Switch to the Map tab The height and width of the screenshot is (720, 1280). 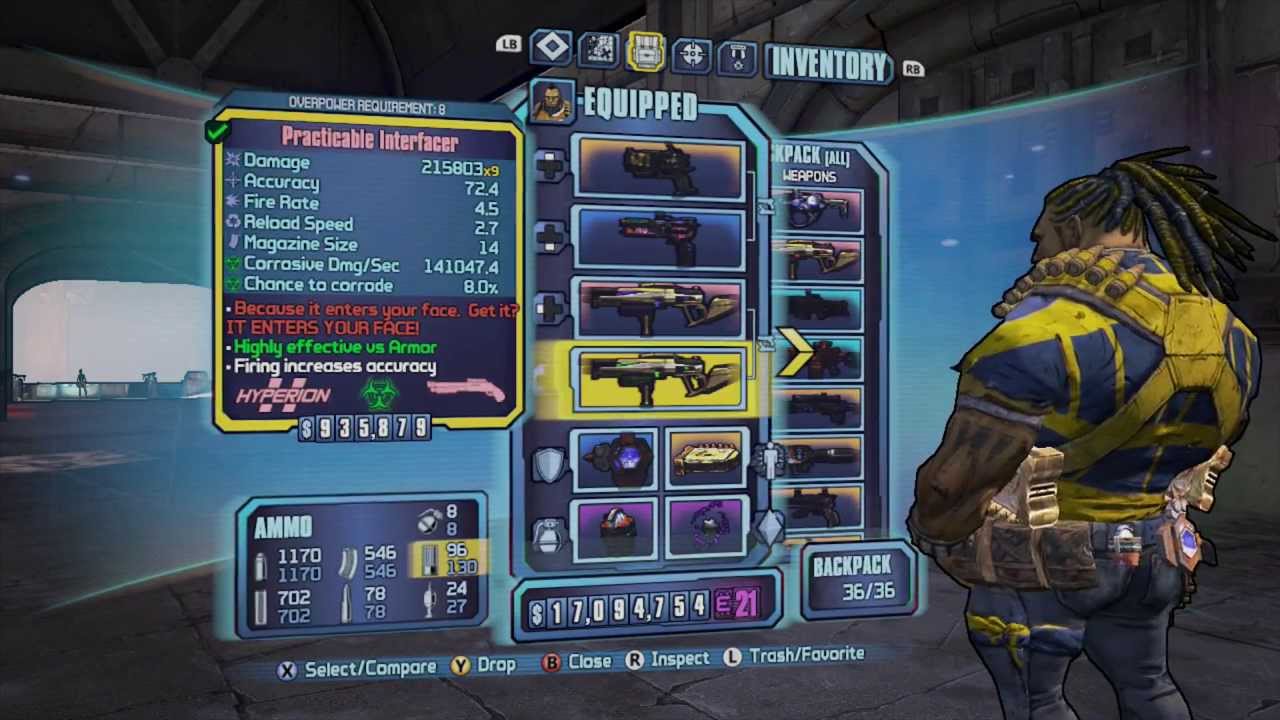(x=598, y=50)
